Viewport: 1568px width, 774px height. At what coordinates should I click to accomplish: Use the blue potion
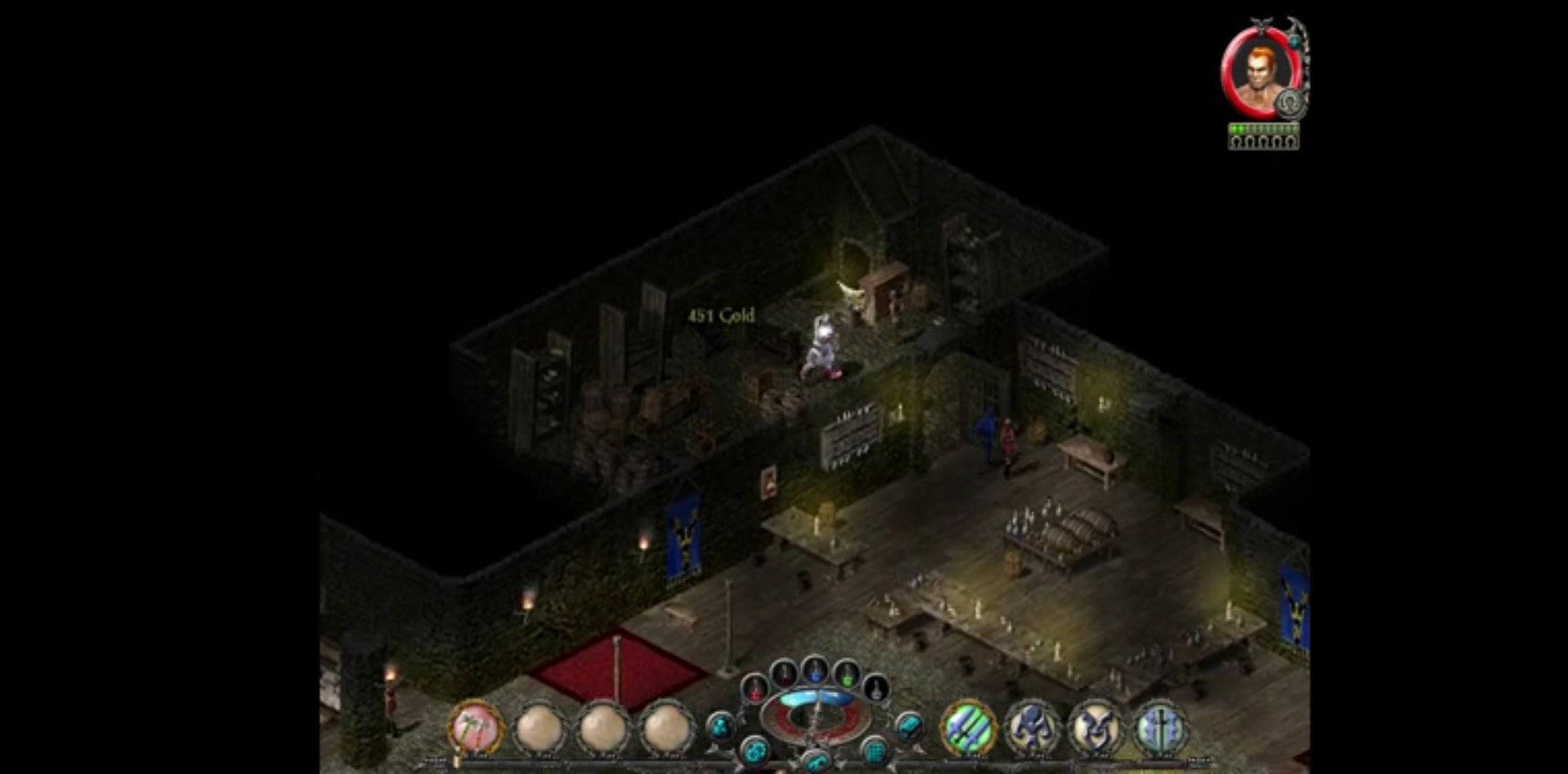coord(815,669)
